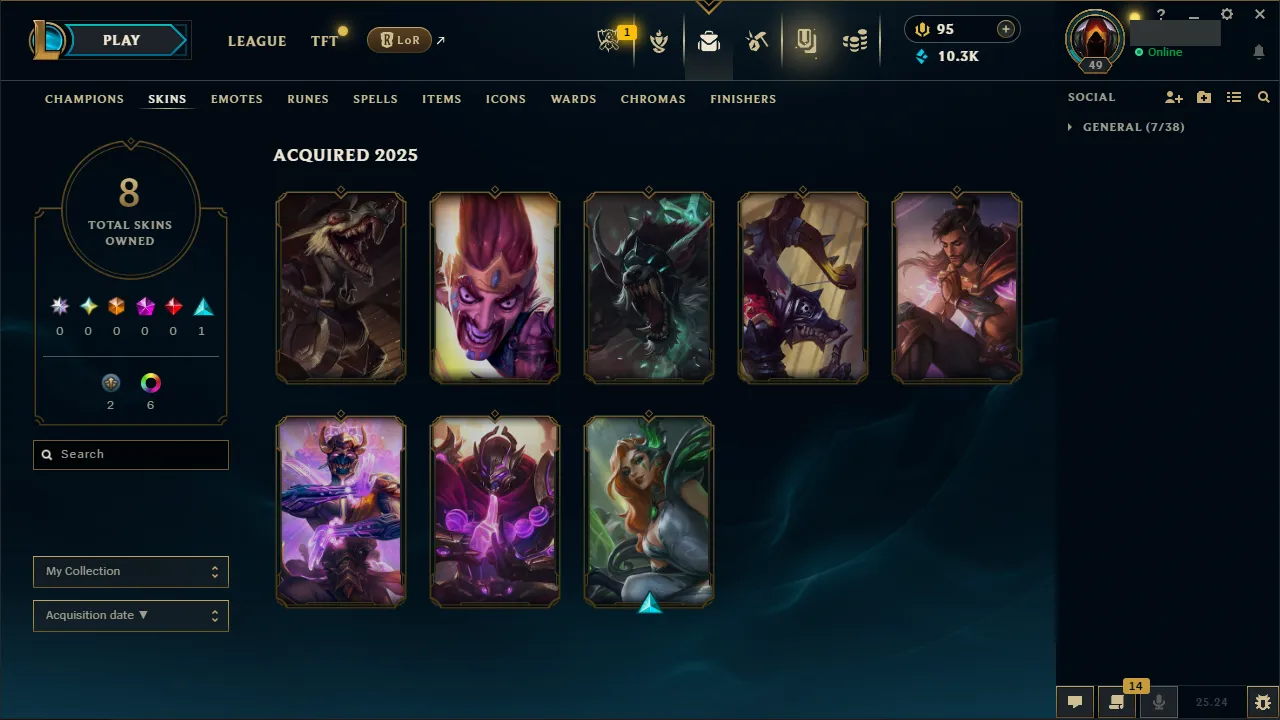This screenshot has height=720, width=1280.
Task: Open the TFT menu item
Action: click(x=324, y=41)
